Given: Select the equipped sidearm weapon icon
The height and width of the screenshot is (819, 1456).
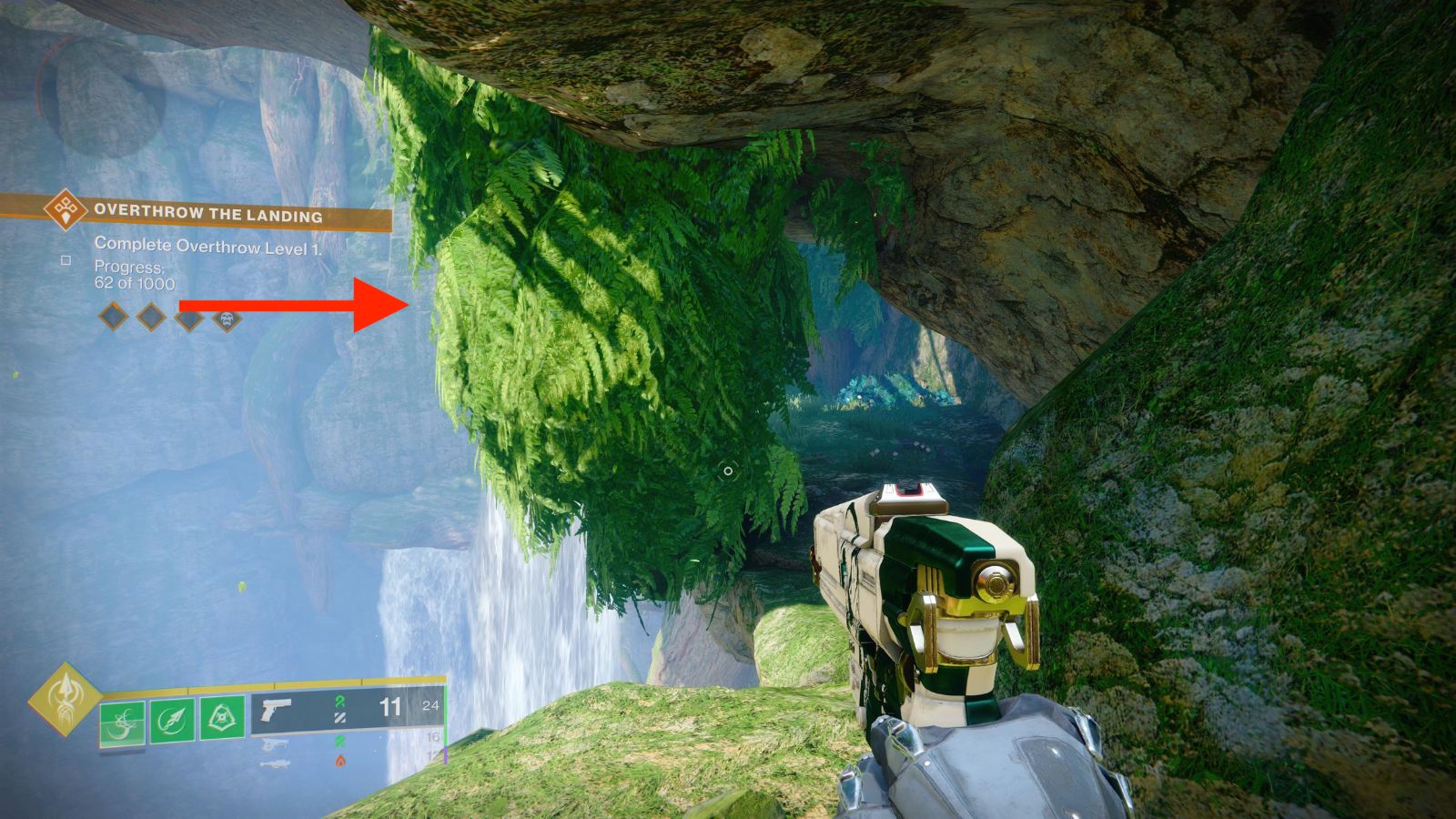Looking at the screenshot, I should pyautogui.click(x=276, y=709).
